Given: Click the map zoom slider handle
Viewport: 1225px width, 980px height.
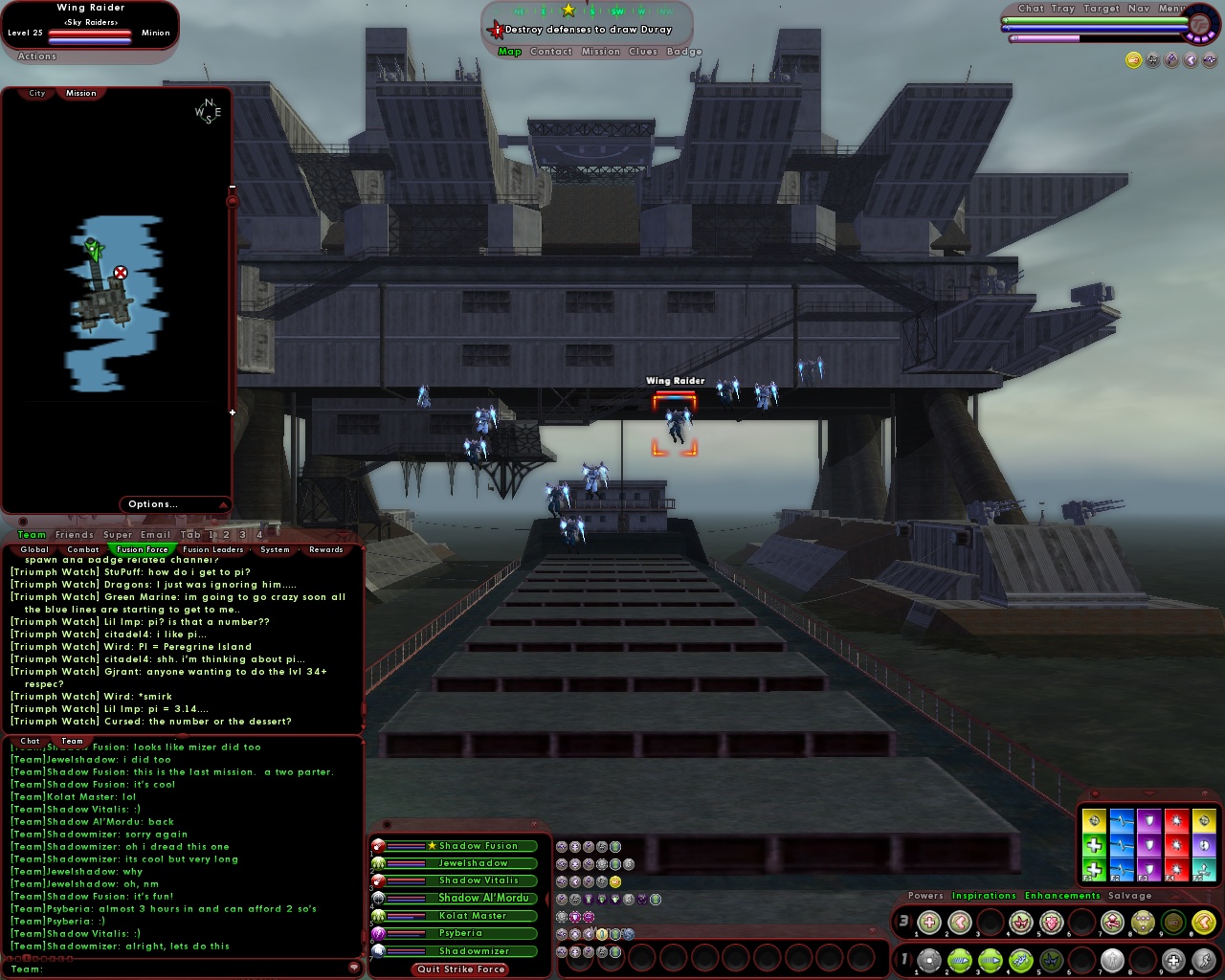Looking at the screenshot, I should click(233, 202).
